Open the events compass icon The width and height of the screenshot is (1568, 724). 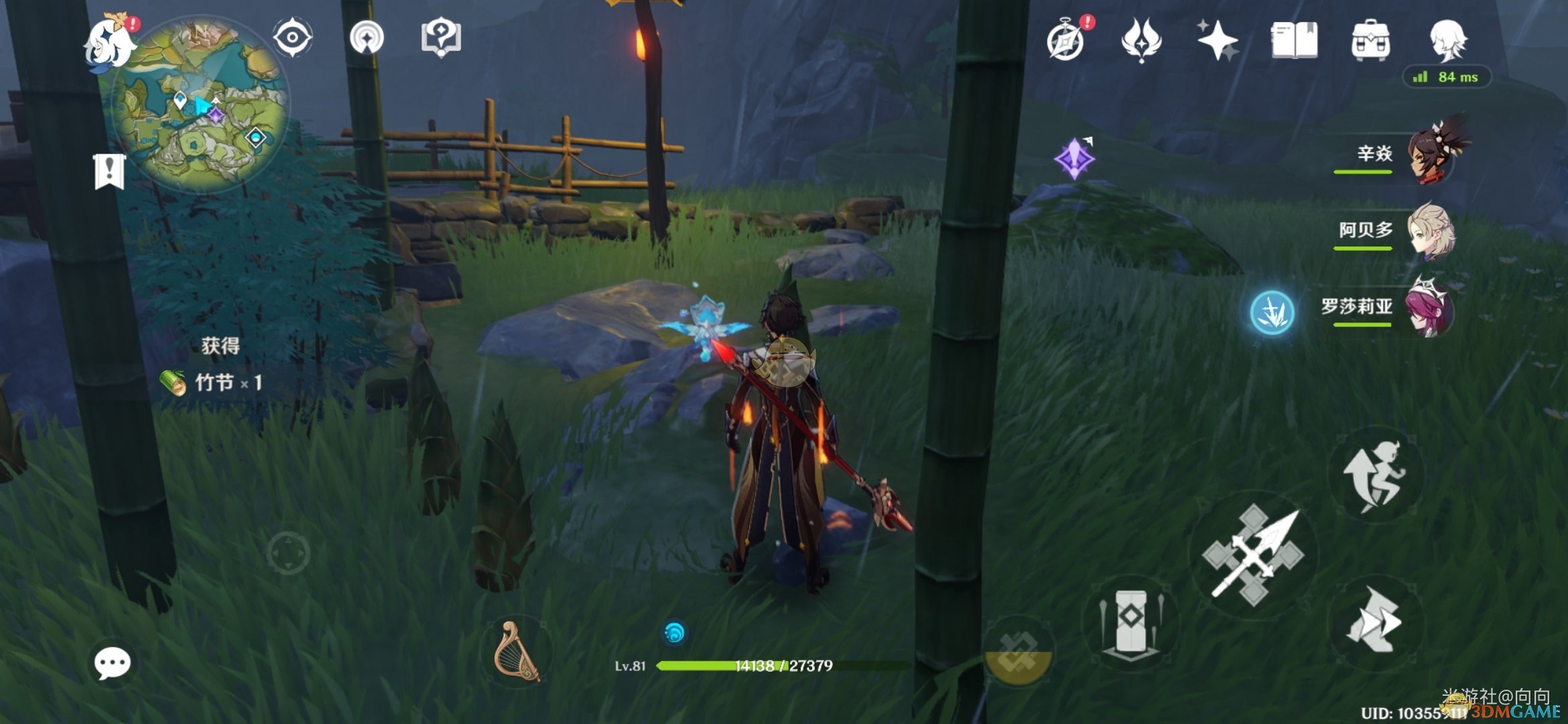pyautogui.click(x=1067, y=40)
